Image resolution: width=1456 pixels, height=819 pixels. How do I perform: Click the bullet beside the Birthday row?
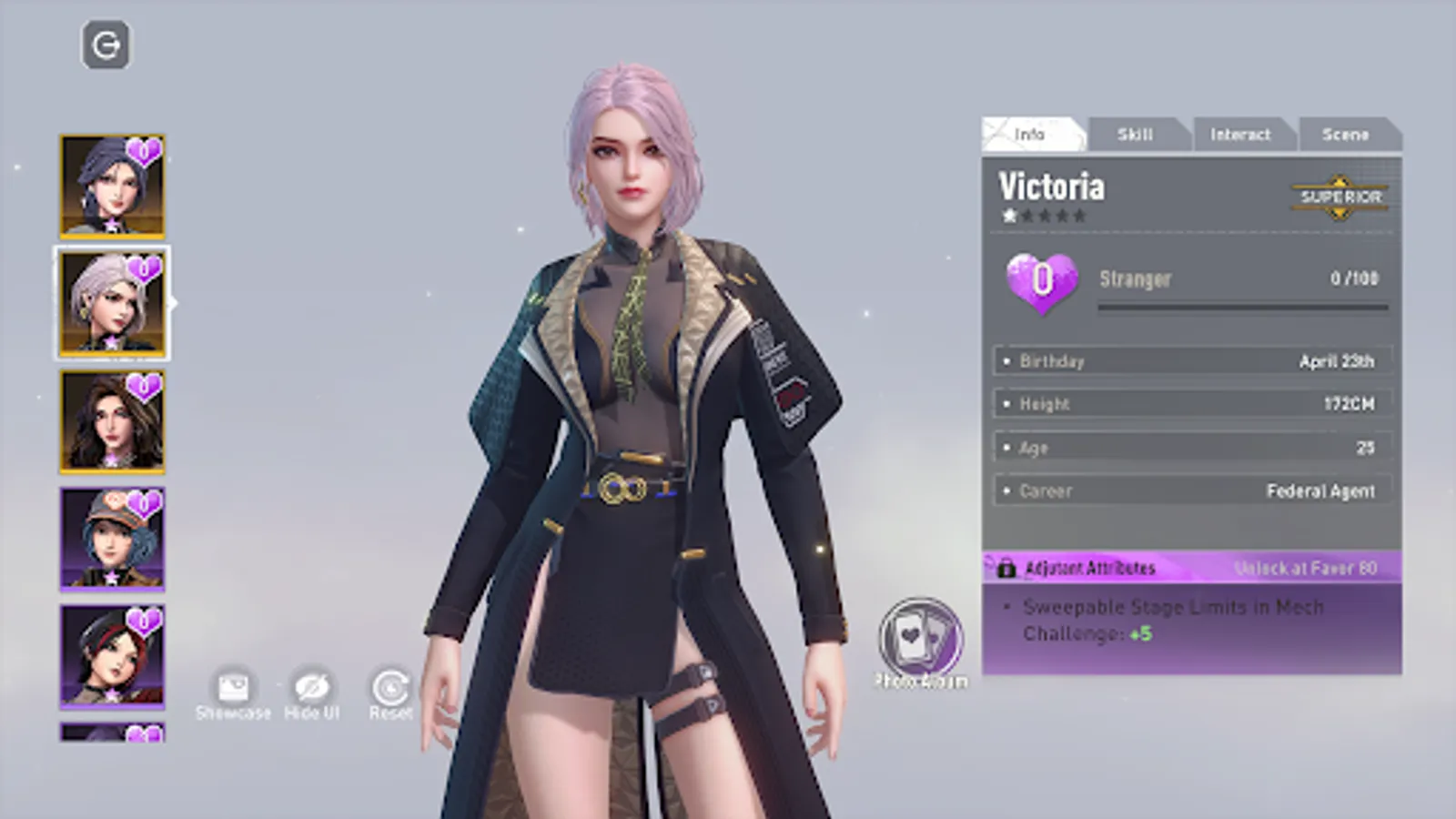click(1006, 360)
